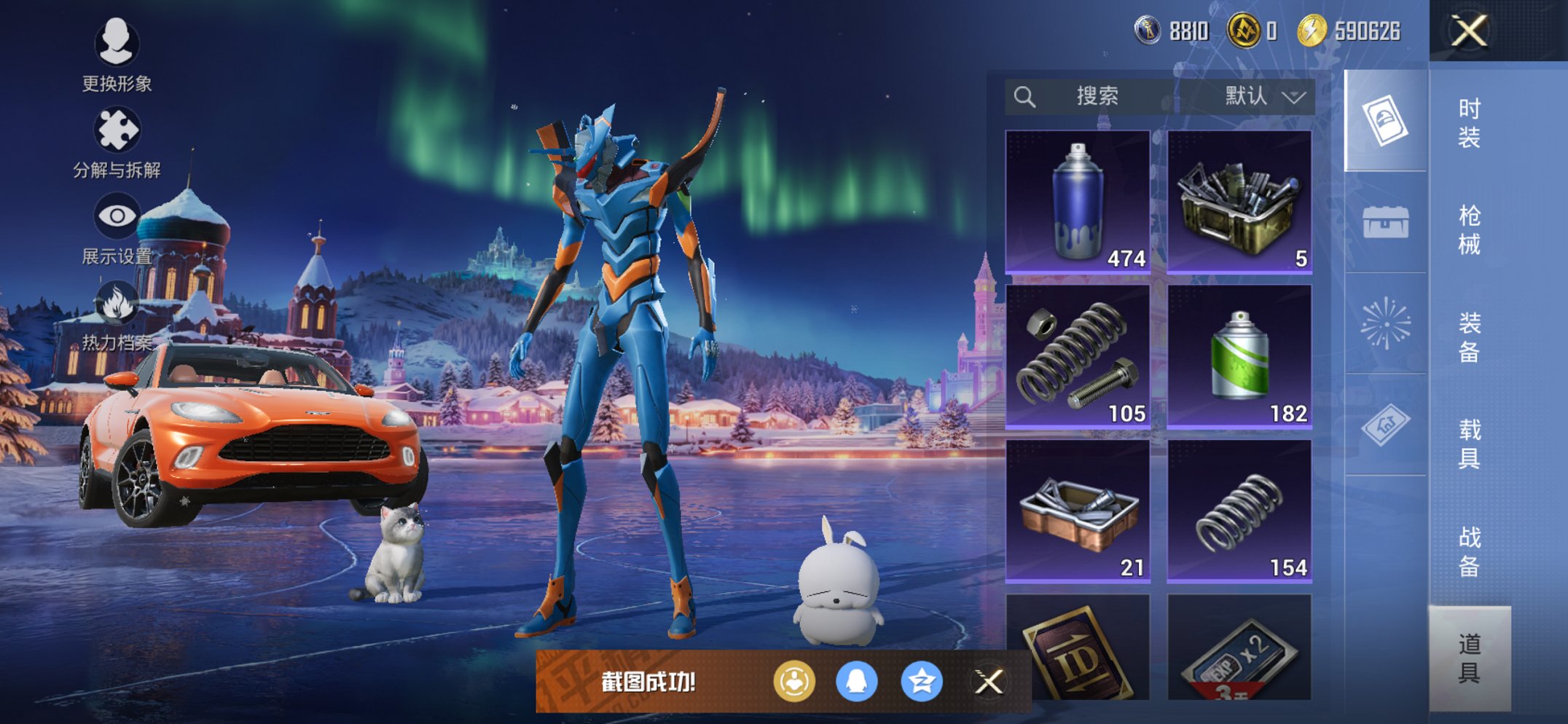Select the copper toolbox item

point(1078,511)
